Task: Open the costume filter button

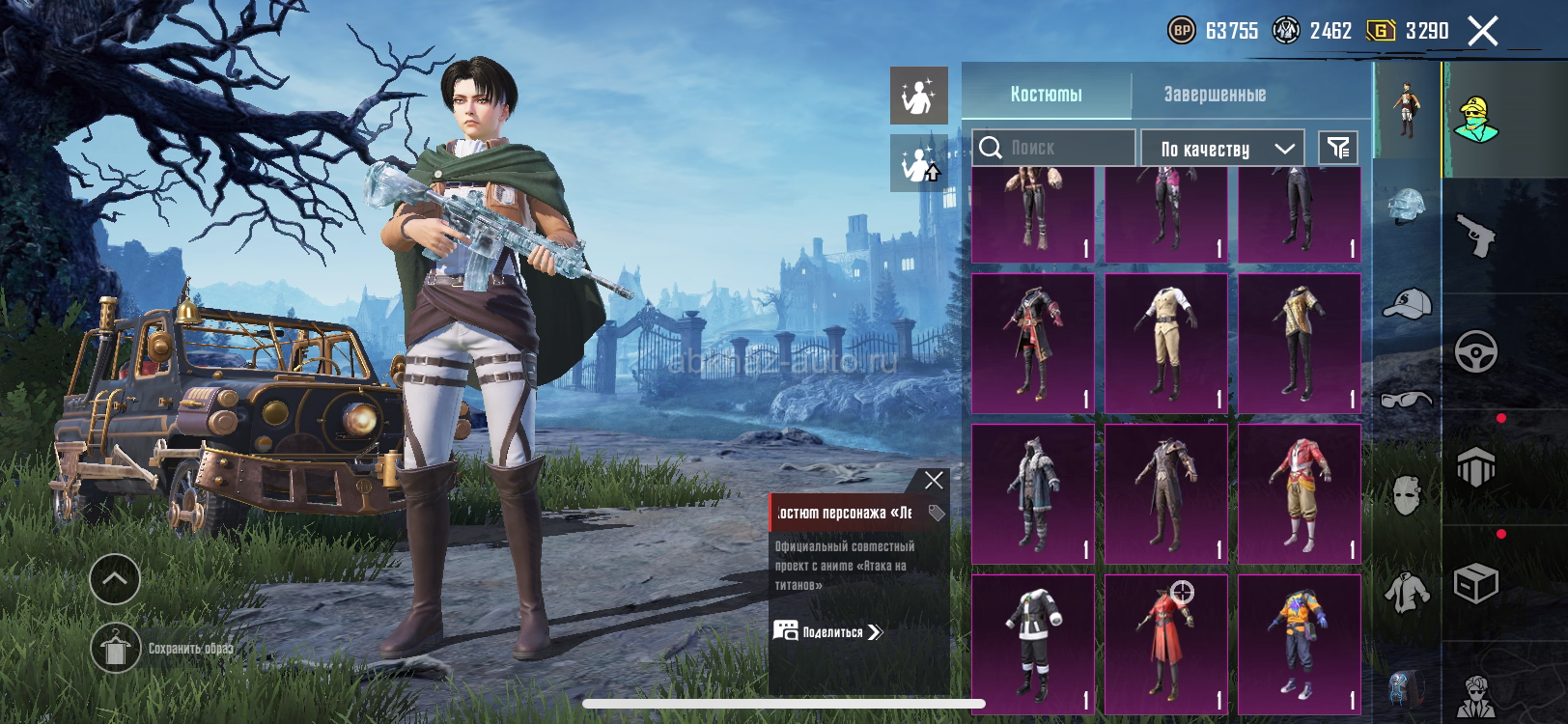Action: pyautogui.click(x=1338, y=148)
